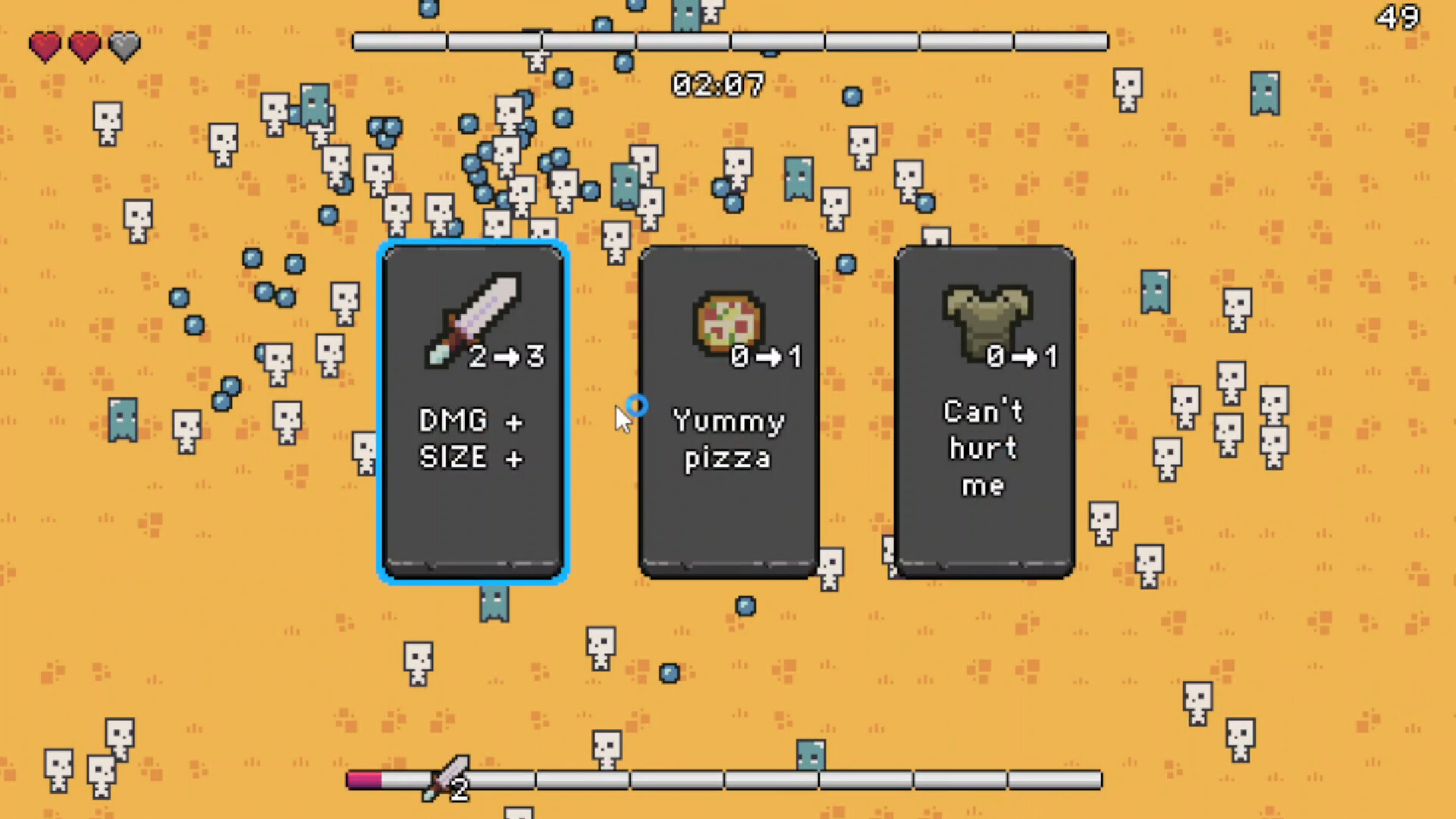Click the first red heart in the health bar

(44, 47)
